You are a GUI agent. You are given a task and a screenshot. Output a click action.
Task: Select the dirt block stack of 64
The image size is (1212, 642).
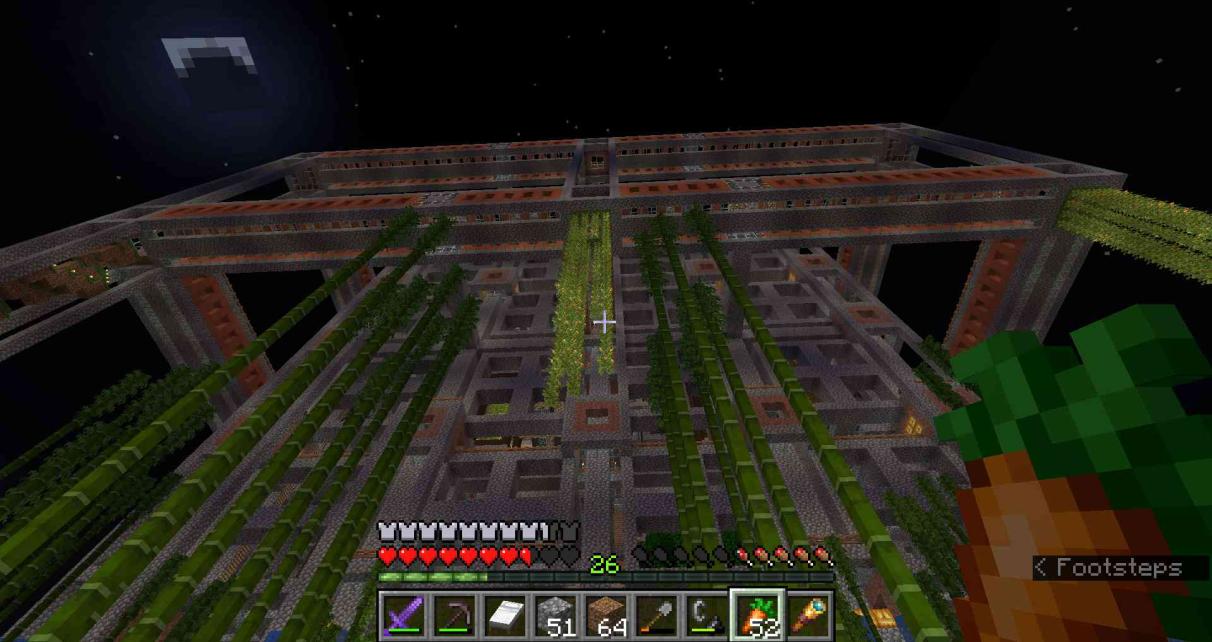pyautogui.click(x=605, y=615)
